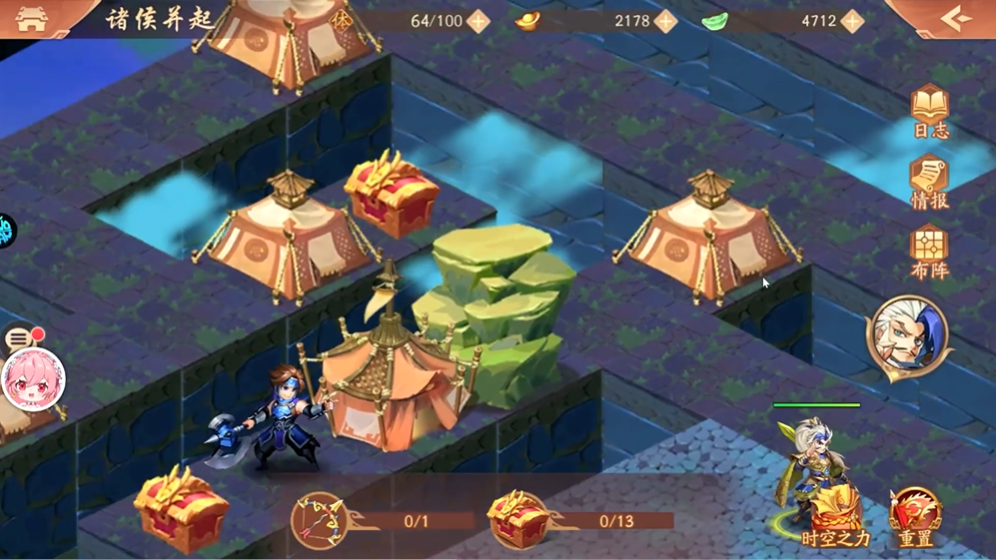Add green jade currency with plus button
Screen dimensions: 996x560
point(852,21)
